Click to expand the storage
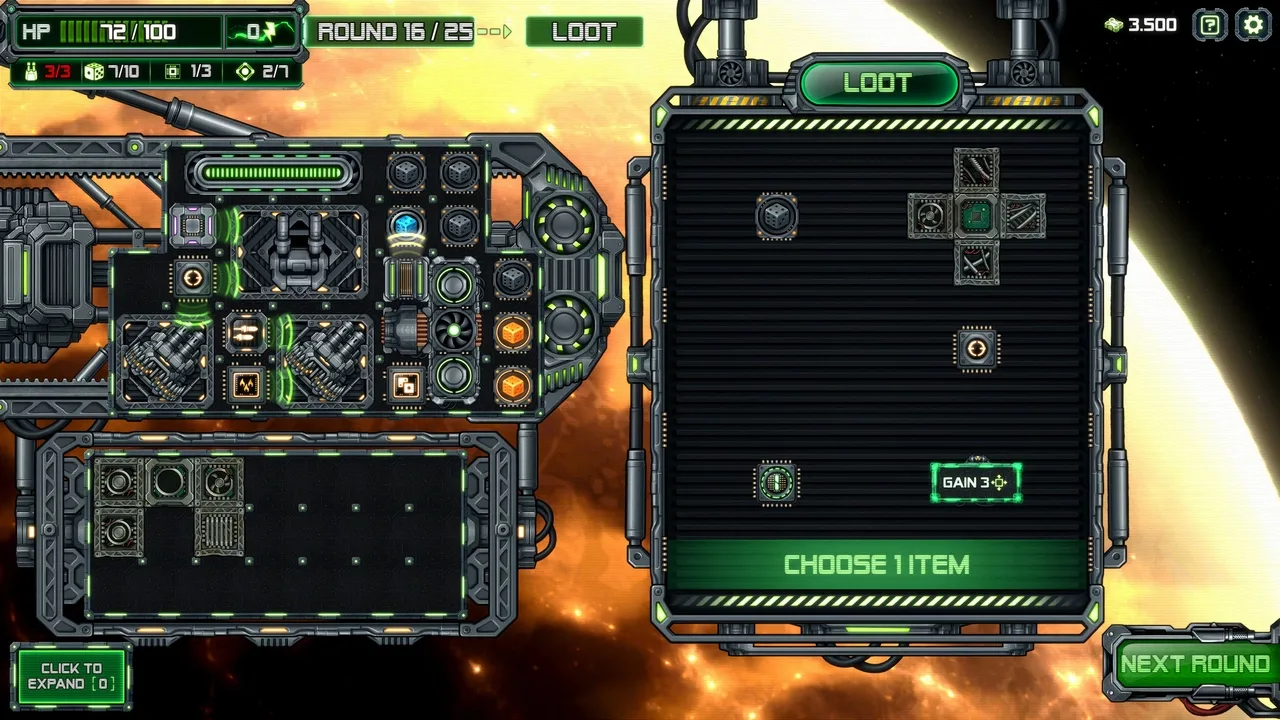This screenshot has width=1280, height=720. [71, 676]
